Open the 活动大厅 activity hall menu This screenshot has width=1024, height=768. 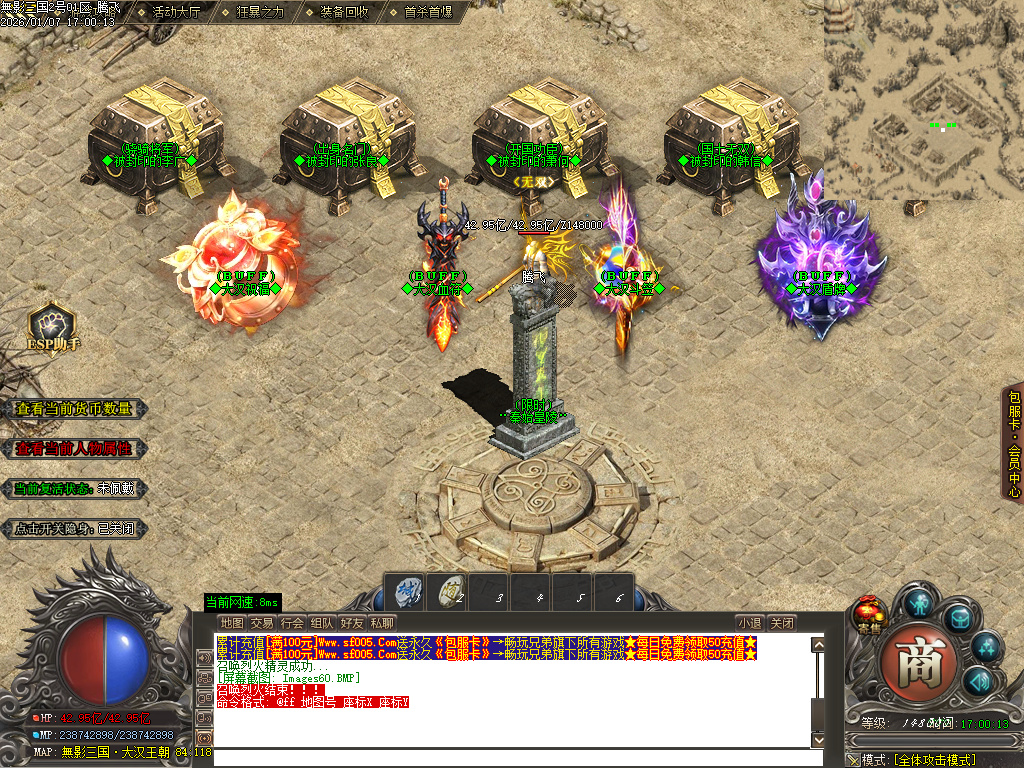tap(176, 13)
